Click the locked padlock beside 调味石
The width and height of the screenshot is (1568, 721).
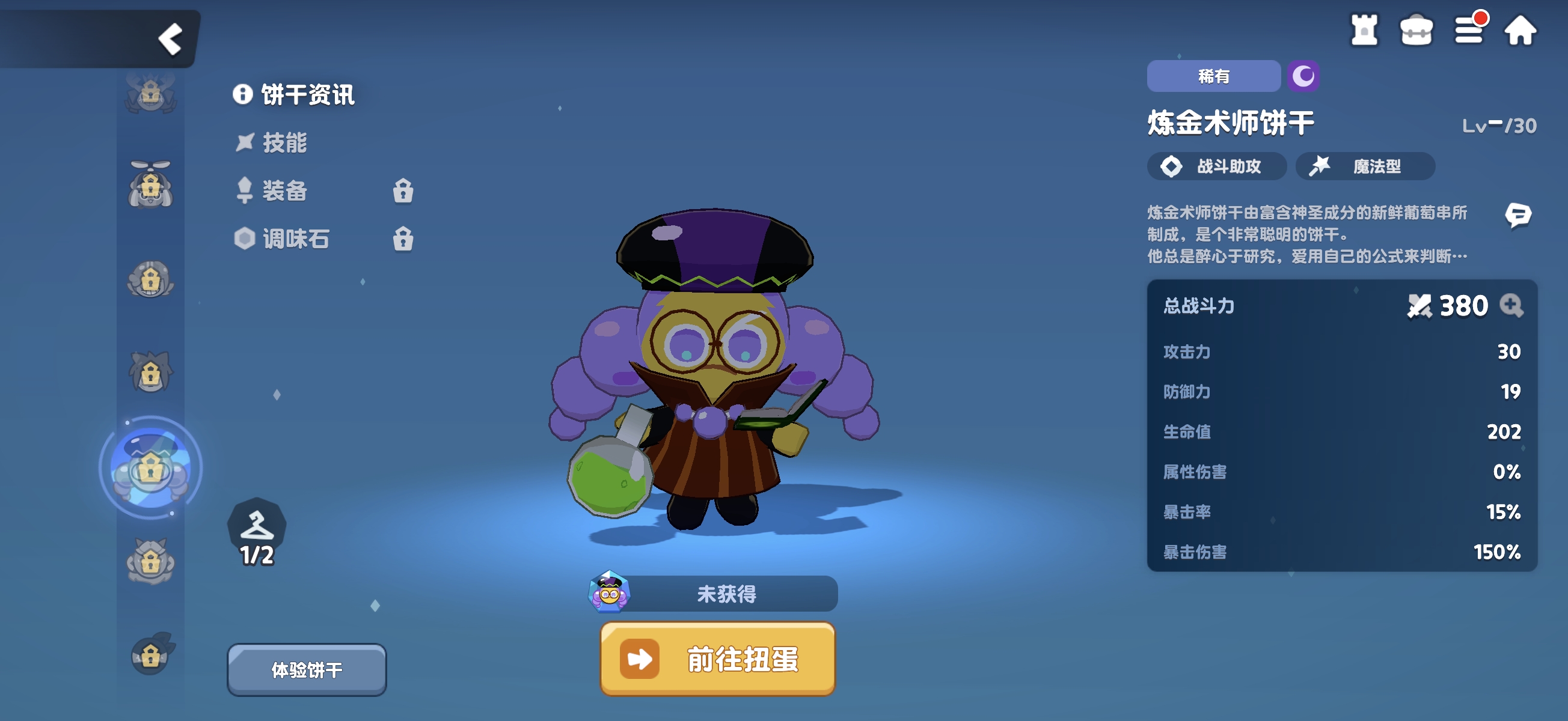coord(405,239)
